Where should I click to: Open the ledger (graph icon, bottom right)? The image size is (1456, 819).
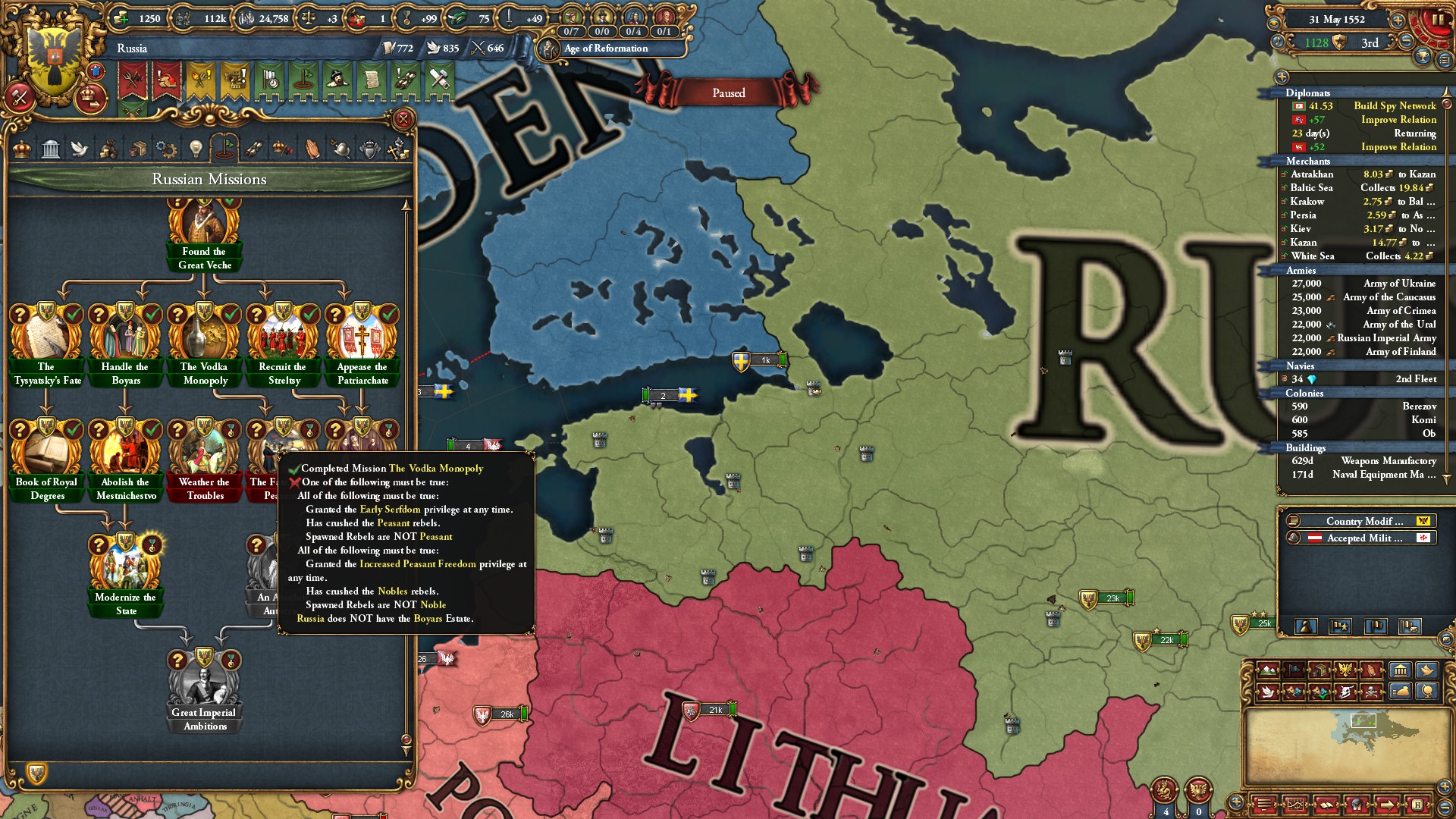click(1296, 805)
